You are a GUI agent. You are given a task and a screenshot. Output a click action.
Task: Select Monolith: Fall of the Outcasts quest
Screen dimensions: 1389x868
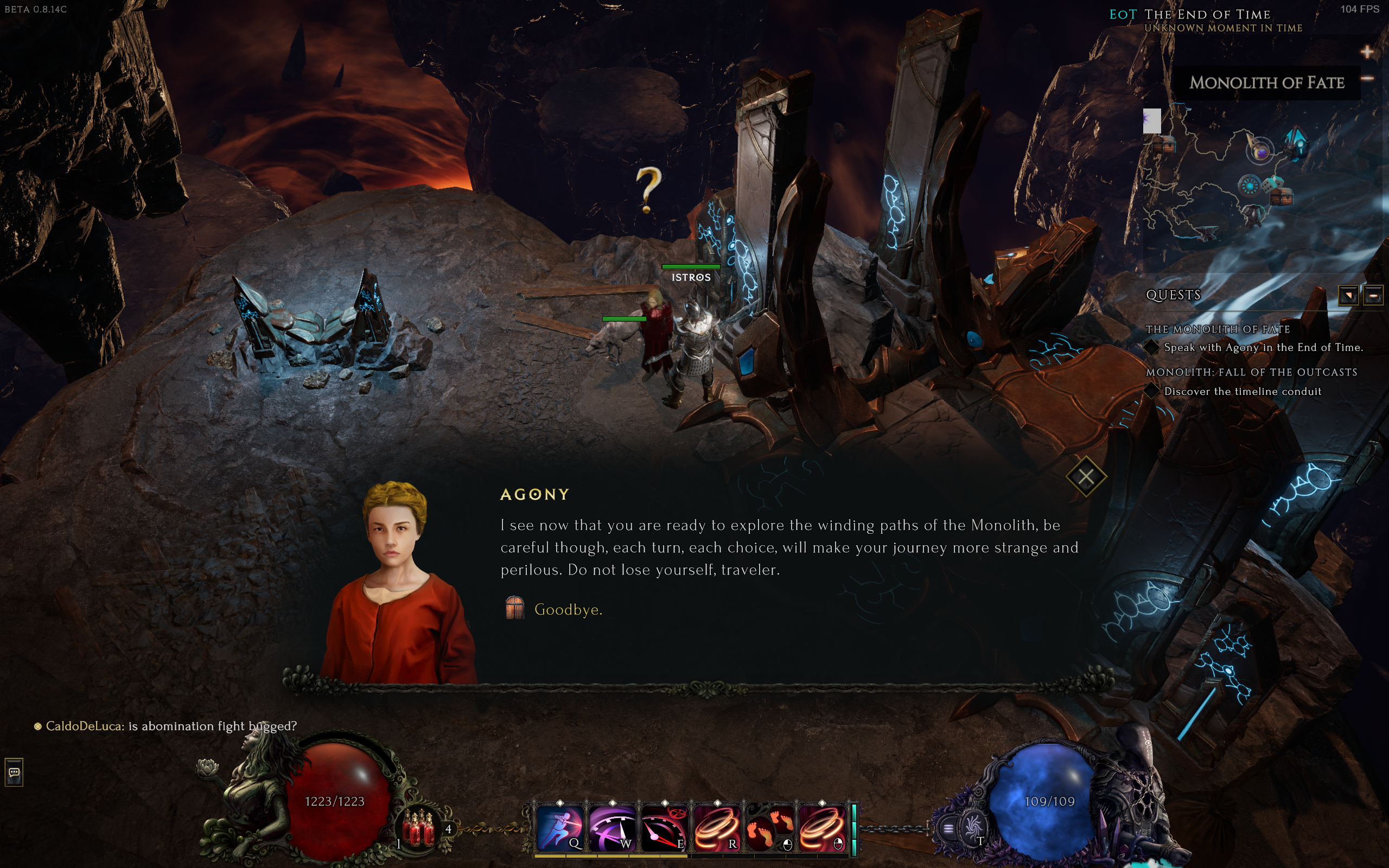[1251, 372]
